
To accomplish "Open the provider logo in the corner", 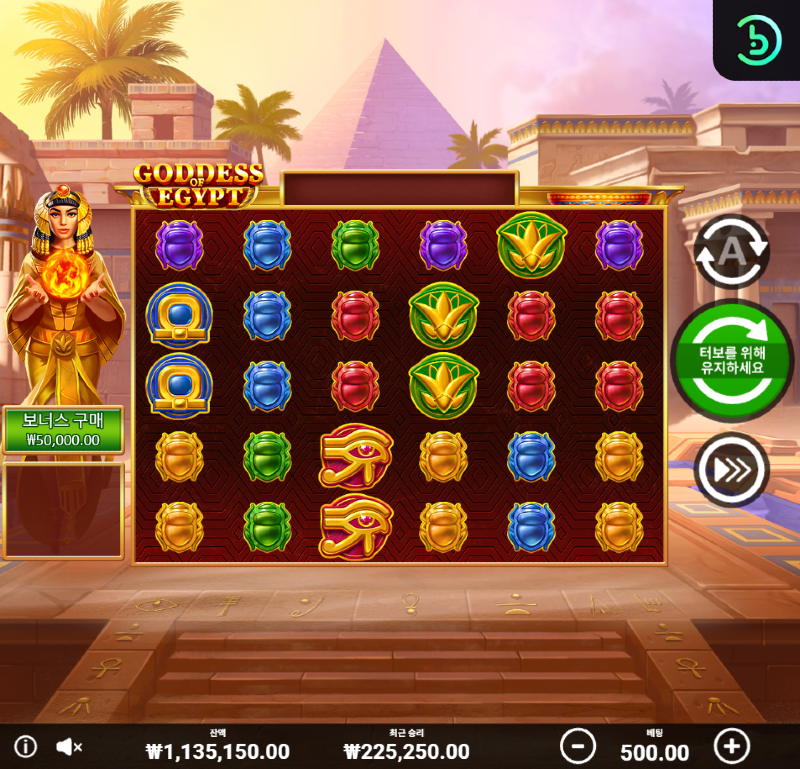I will tap(757, 40).
